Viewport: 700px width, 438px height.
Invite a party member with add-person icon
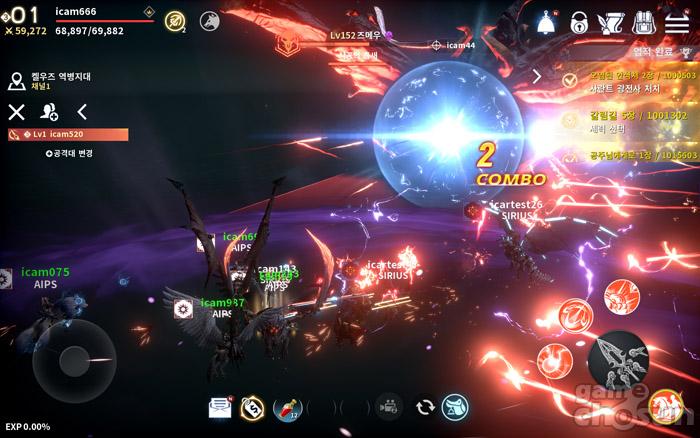point(49,112)
